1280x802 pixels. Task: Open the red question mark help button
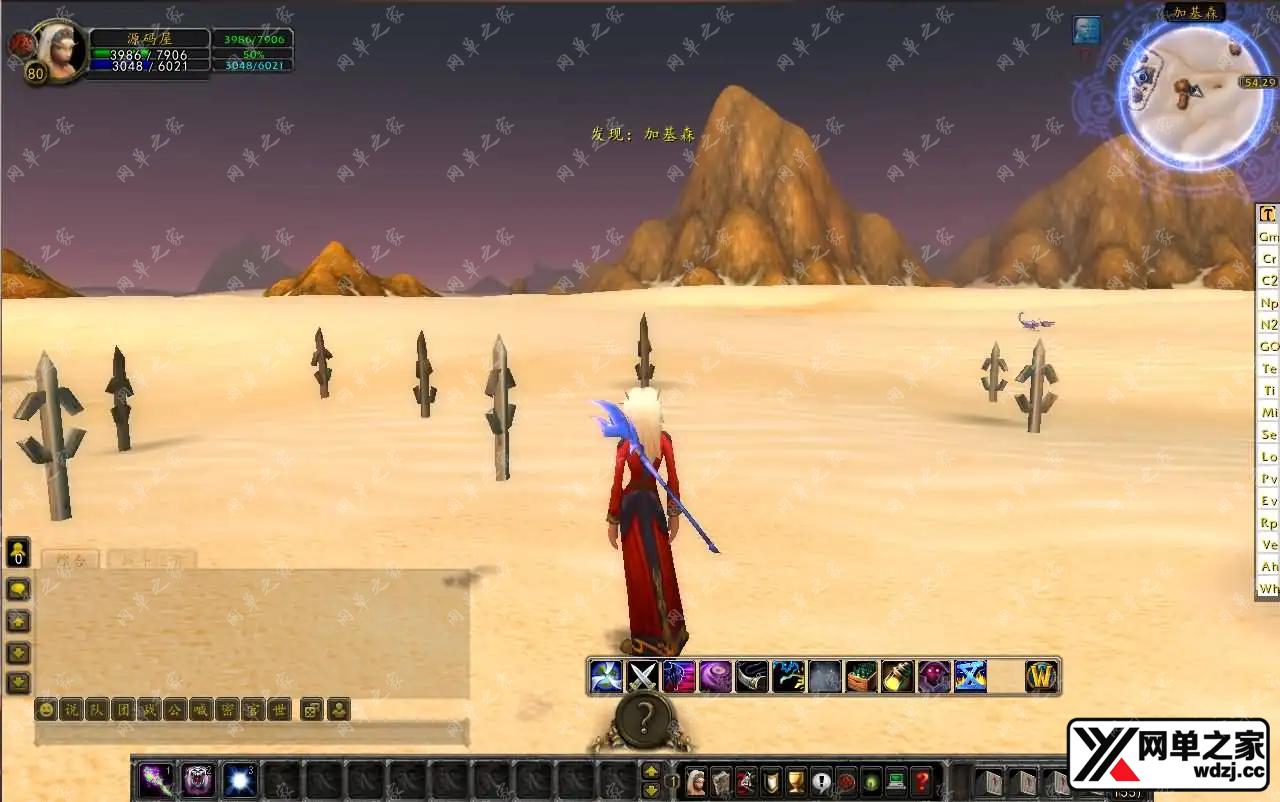click(921, 781)
